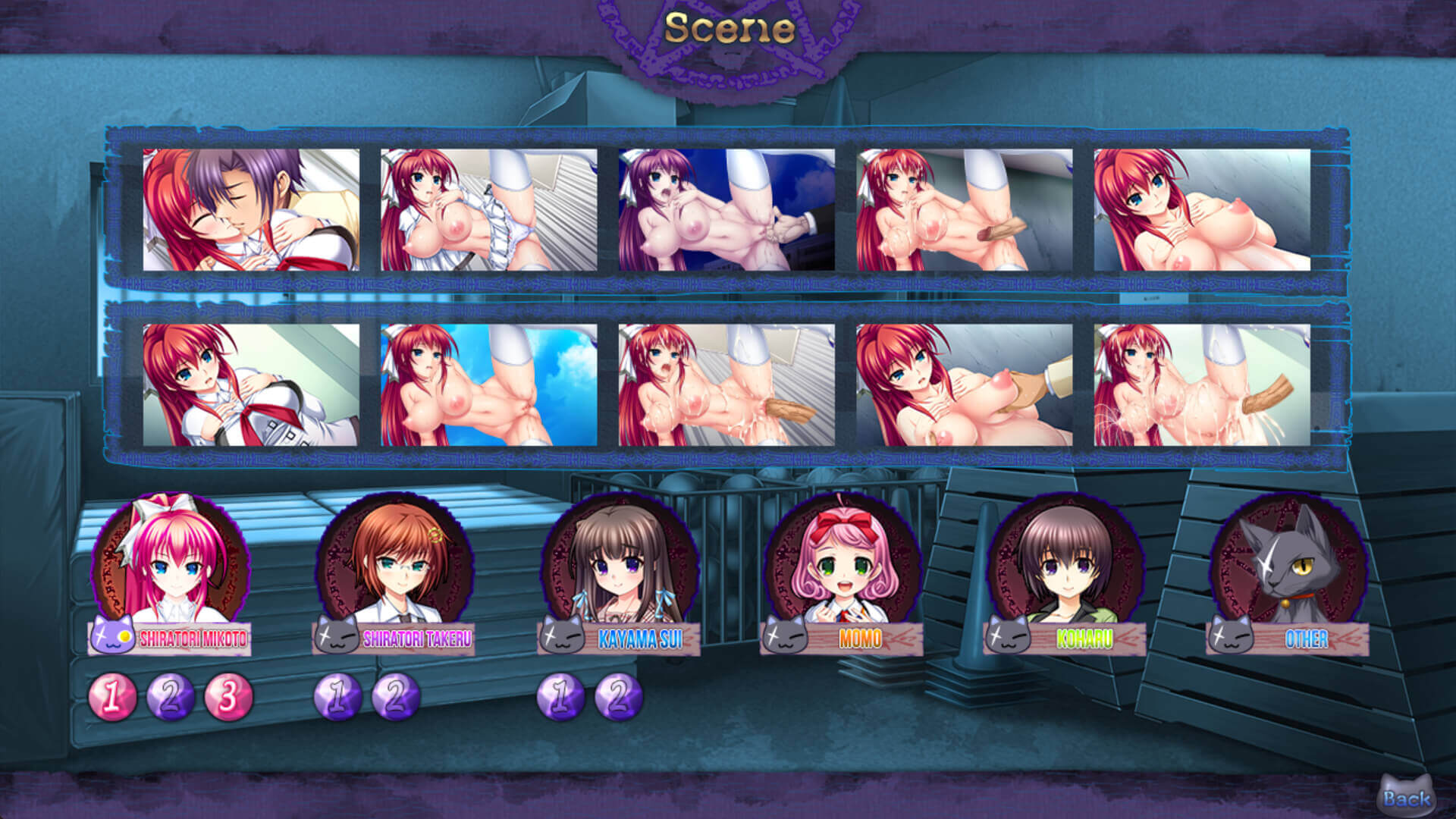Go to page 2 under Kayama Sui
The height and width of the screenshot is (819, 1456).
[x=618, y=696]
